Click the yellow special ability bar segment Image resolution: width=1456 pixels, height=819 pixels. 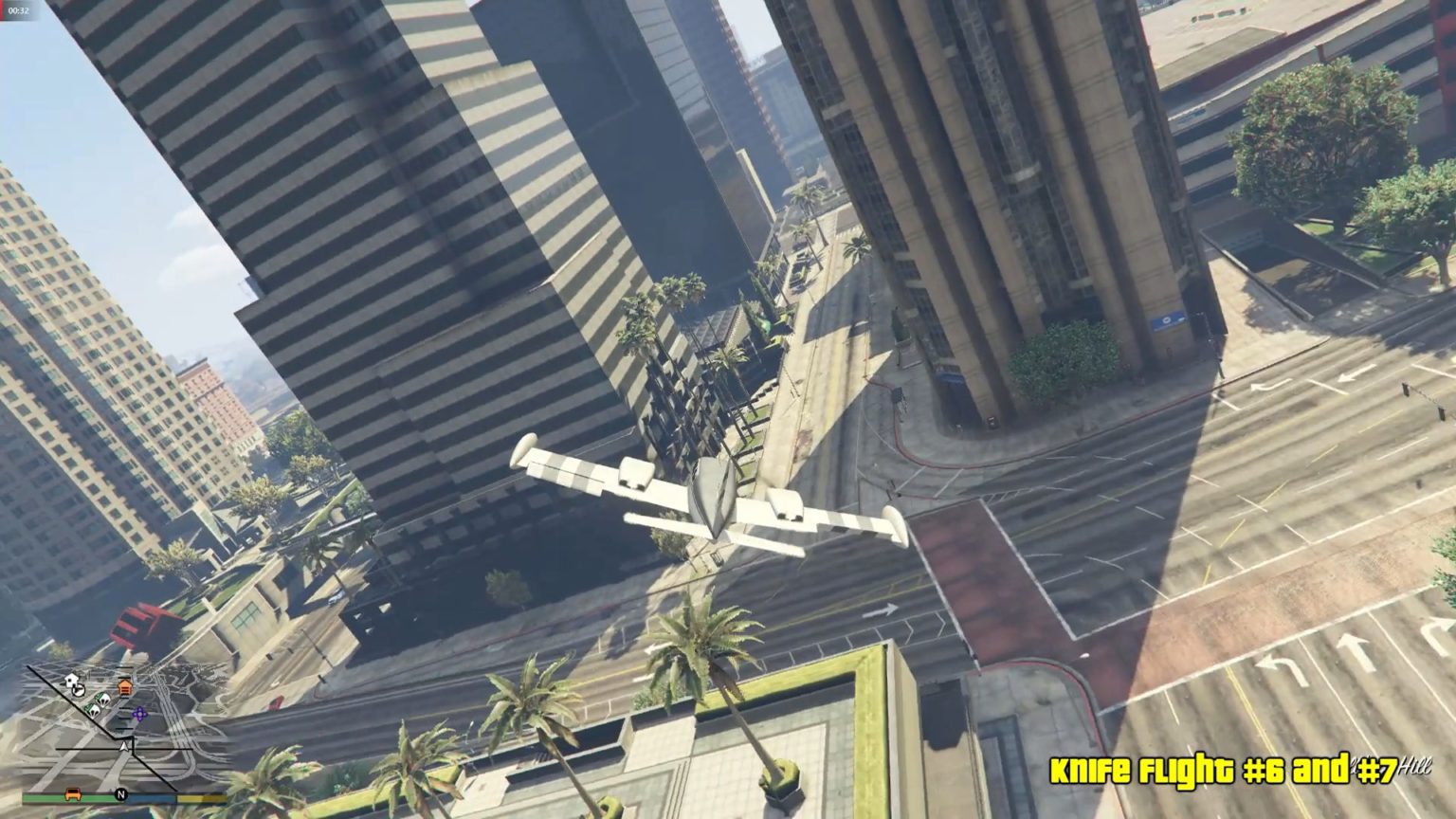coord(200,797)
